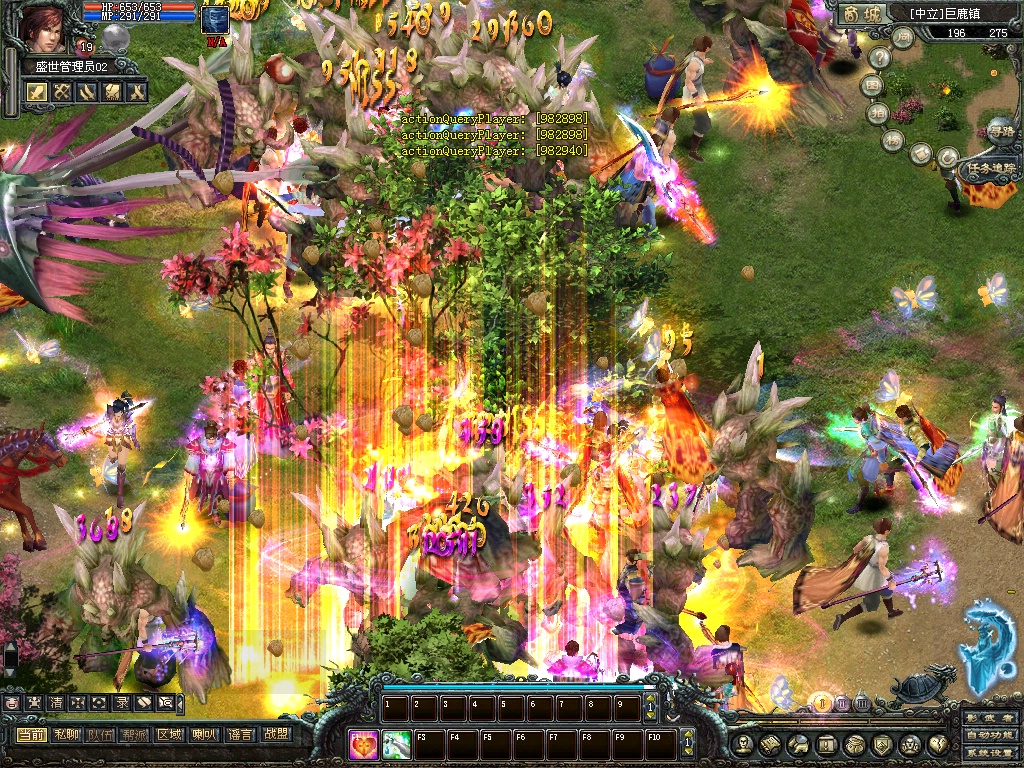Select the 区域 area chat tab
Image resolution: width=1024 pixels, height=768 pixels.
coord(169,734)
